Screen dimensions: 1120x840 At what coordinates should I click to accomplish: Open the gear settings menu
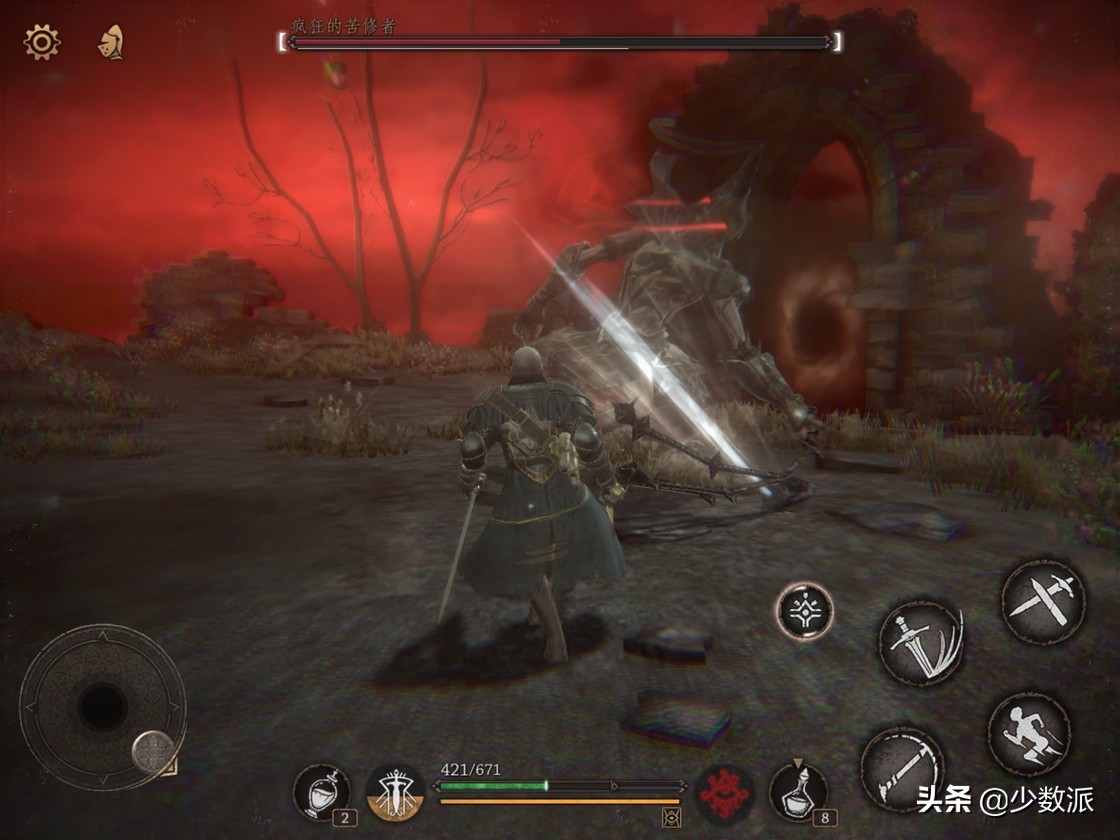42,42
